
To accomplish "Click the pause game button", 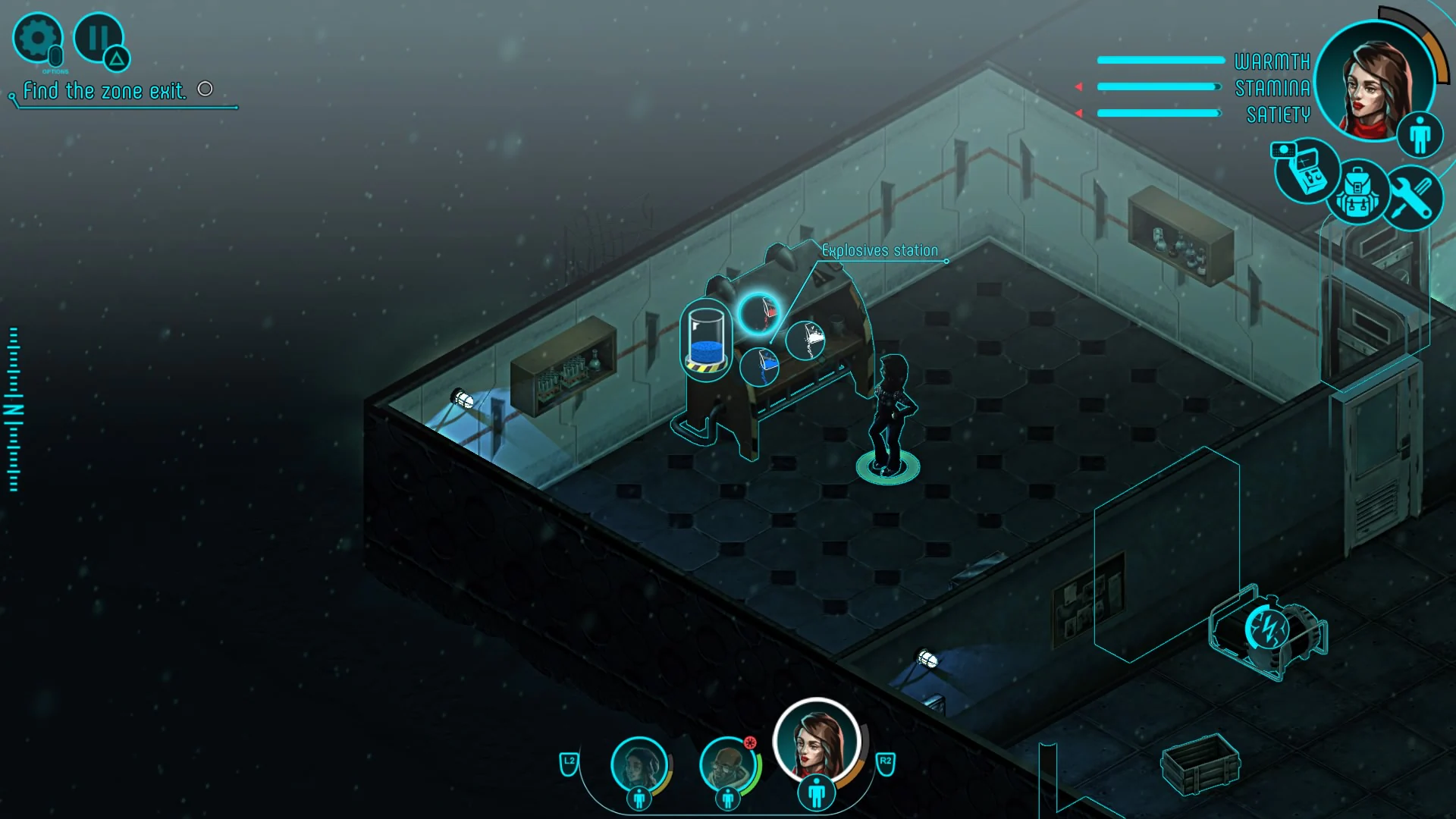I will point(98,37).
